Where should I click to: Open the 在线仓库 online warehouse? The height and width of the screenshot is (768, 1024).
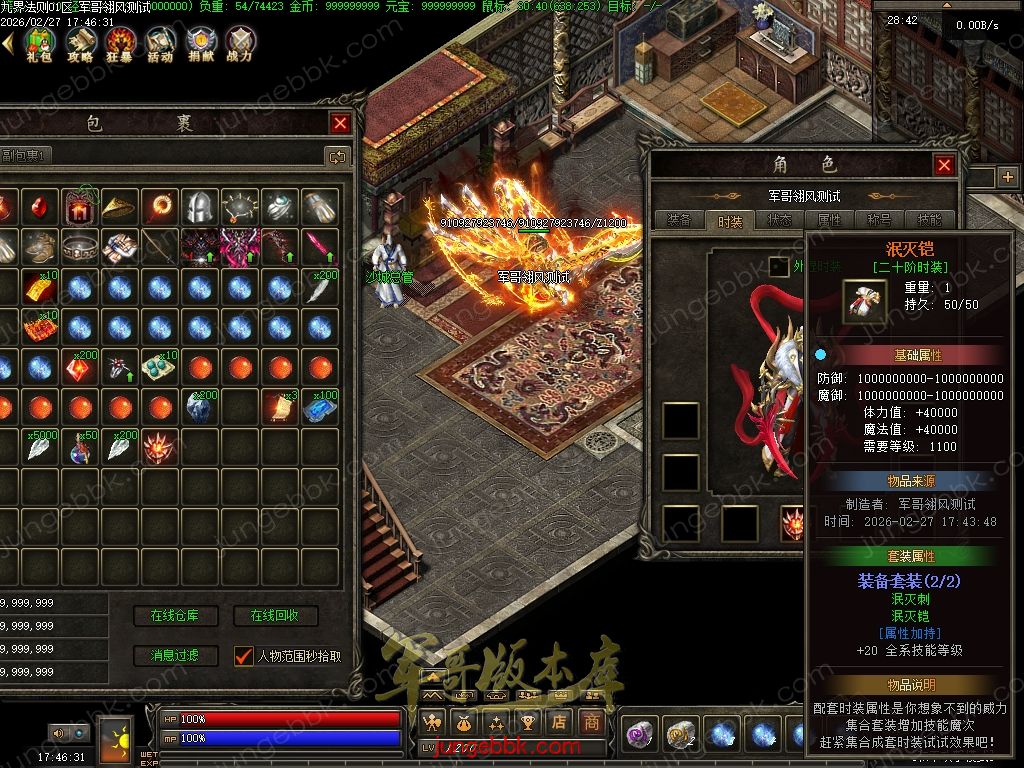pos(175,616)
